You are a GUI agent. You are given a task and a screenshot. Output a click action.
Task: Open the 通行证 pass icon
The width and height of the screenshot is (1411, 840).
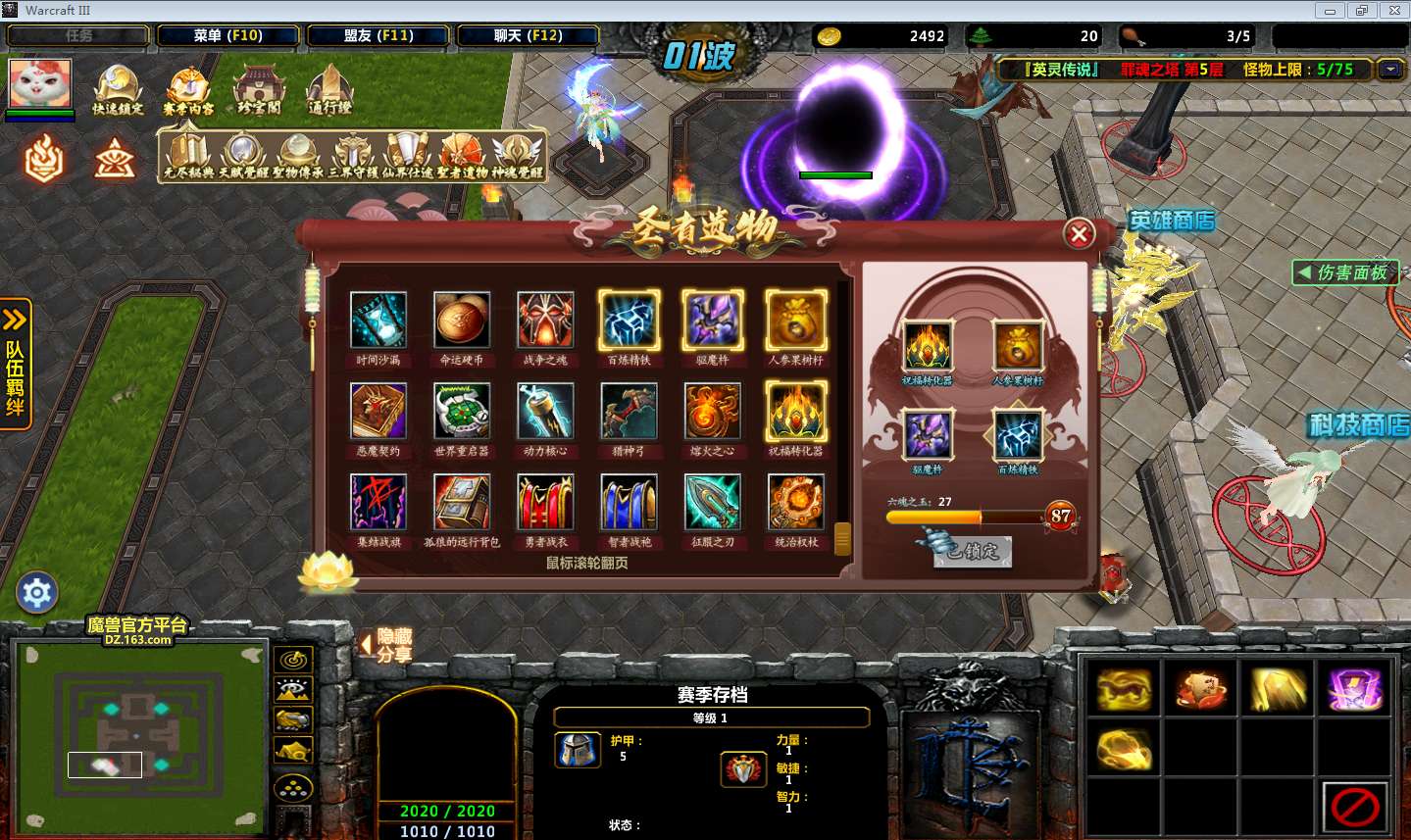329,89
